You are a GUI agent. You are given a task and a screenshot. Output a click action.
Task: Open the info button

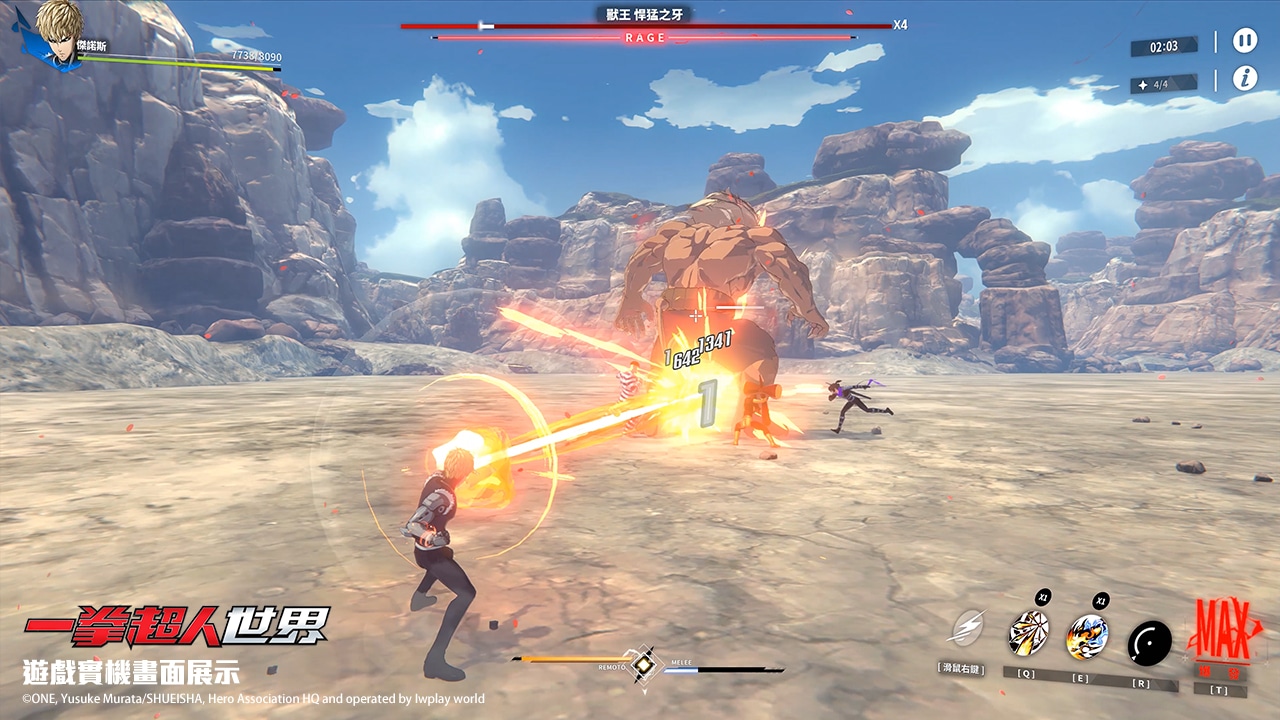(x=1244, y=79)
